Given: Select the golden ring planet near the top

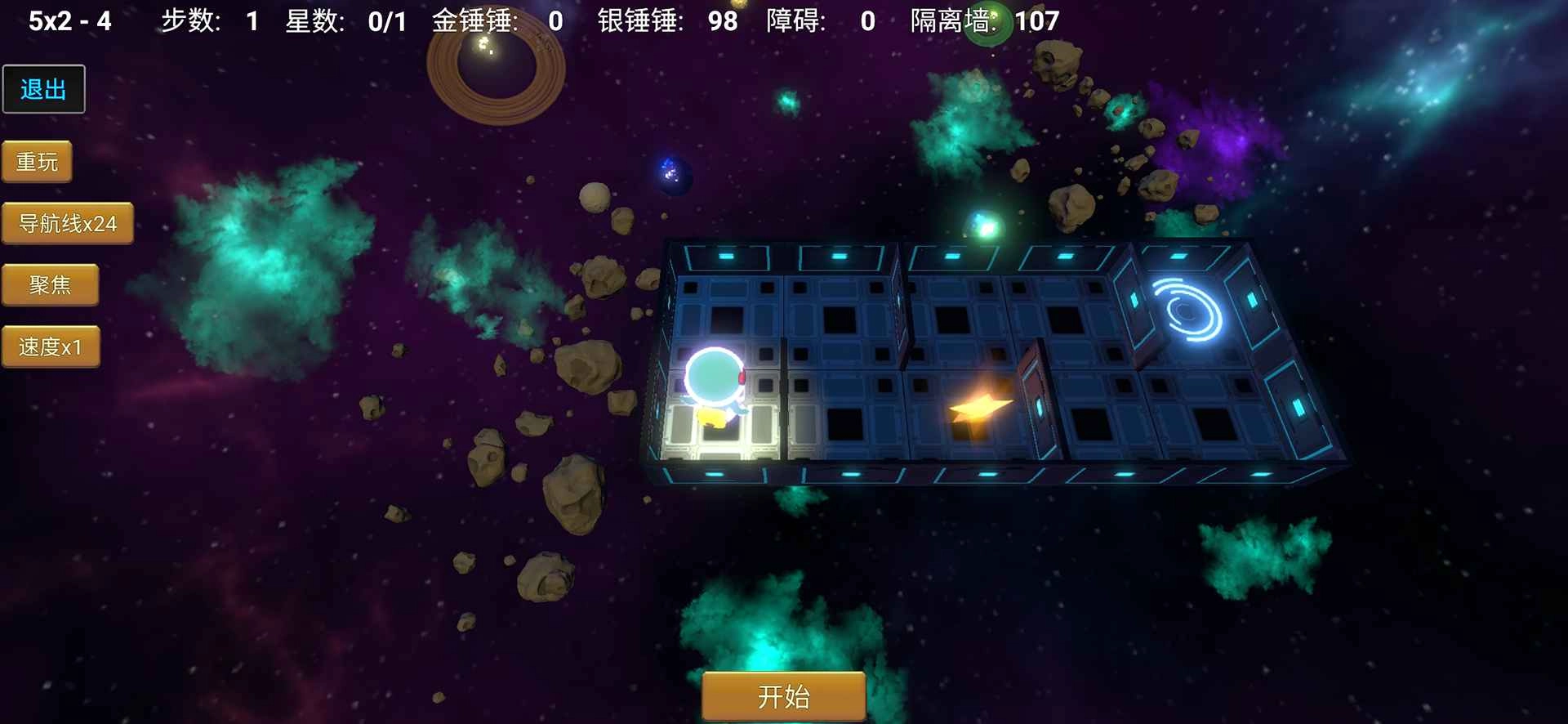Looking at the screenshot, I should click(494, 69).
